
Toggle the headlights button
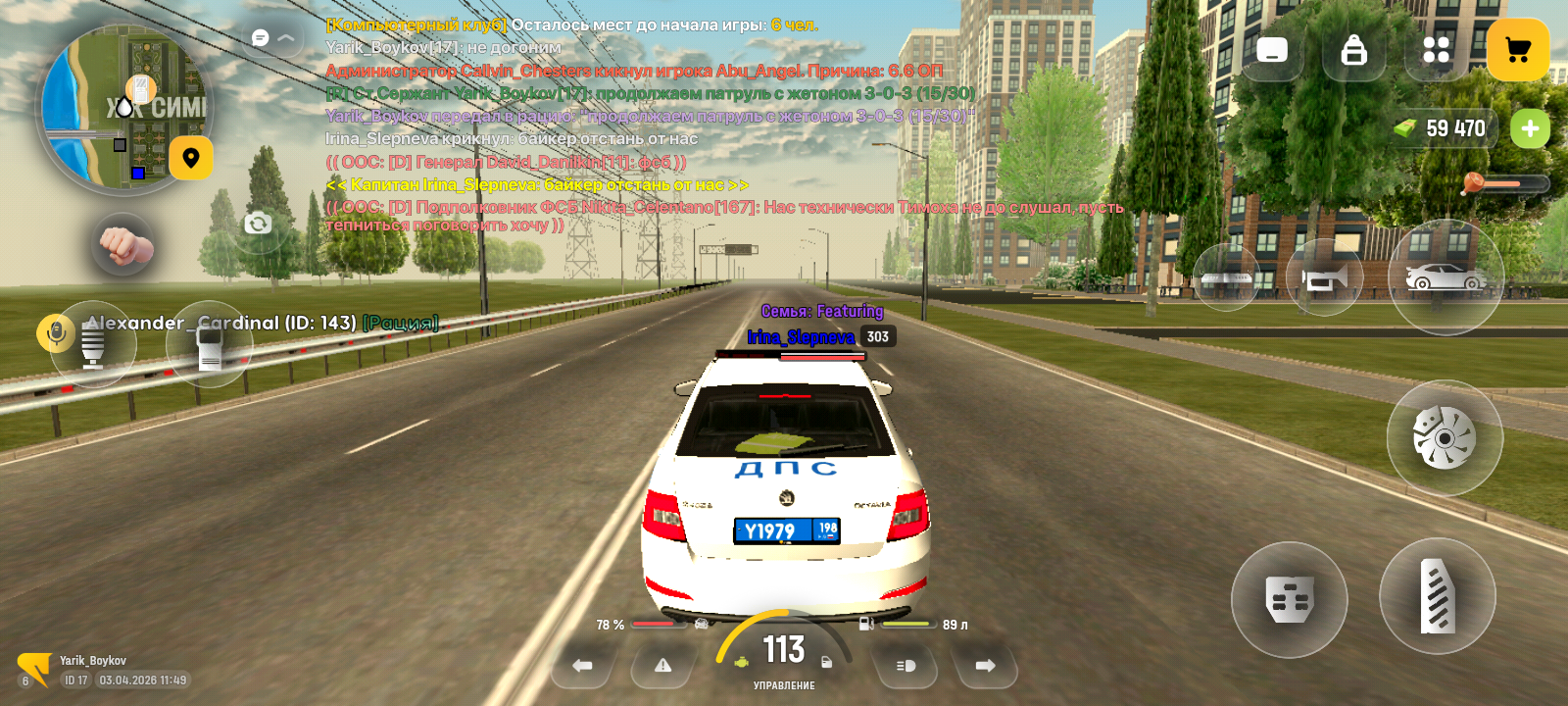tap(906, 666)
